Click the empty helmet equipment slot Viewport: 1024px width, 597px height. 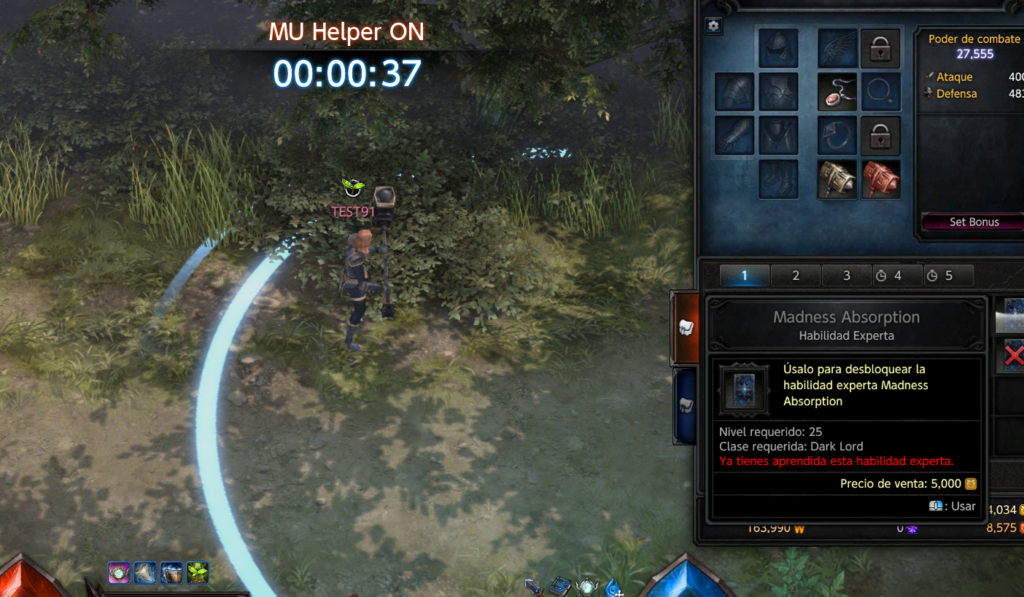coord(777,47)
